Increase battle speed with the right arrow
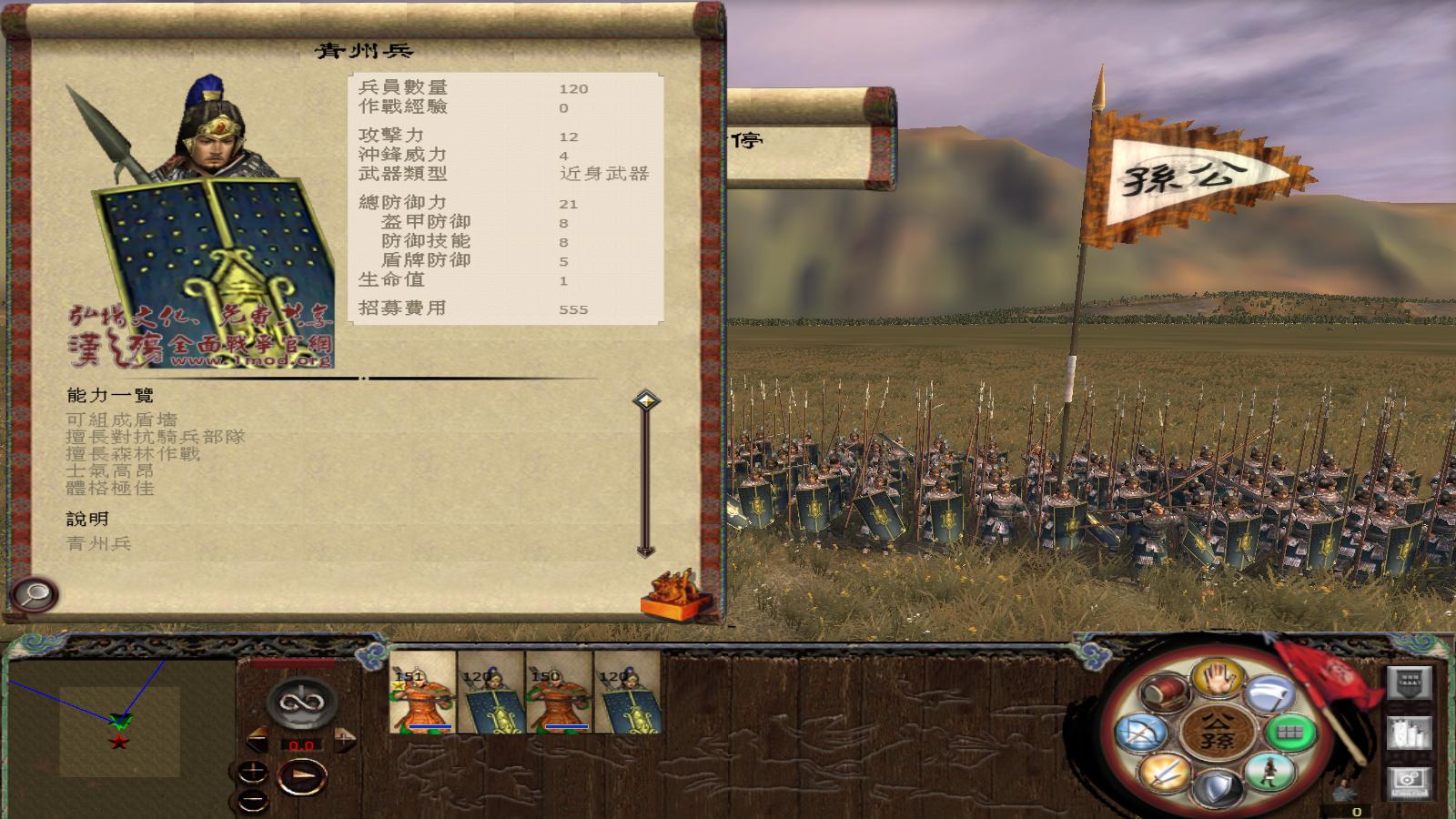This screenshot has height=819, width=1456. click(344, 740)
